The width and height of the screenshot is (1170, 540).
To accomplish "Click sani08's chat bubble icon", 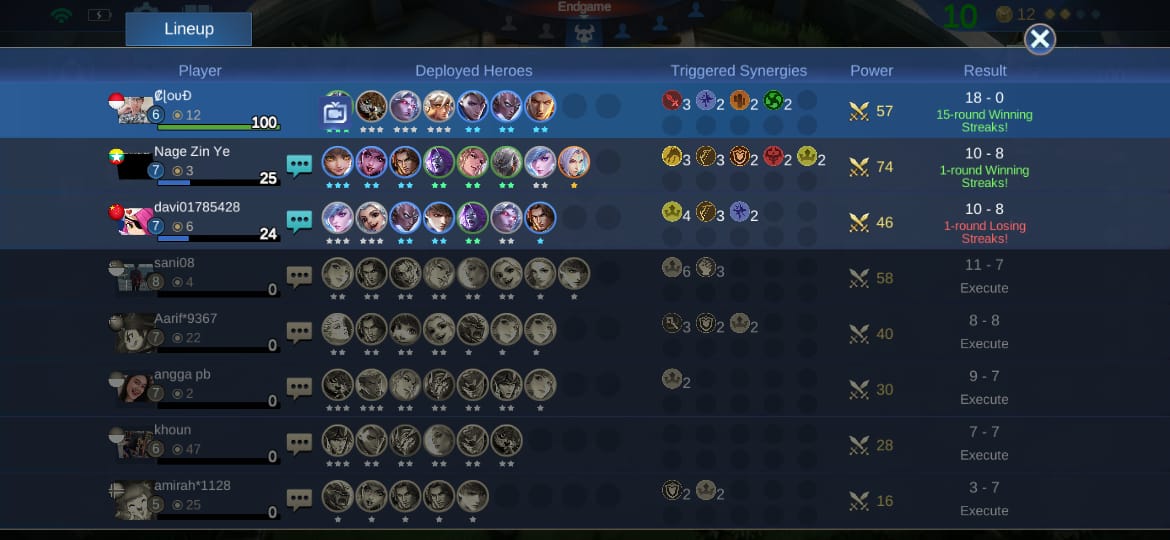I will (300, 277).
